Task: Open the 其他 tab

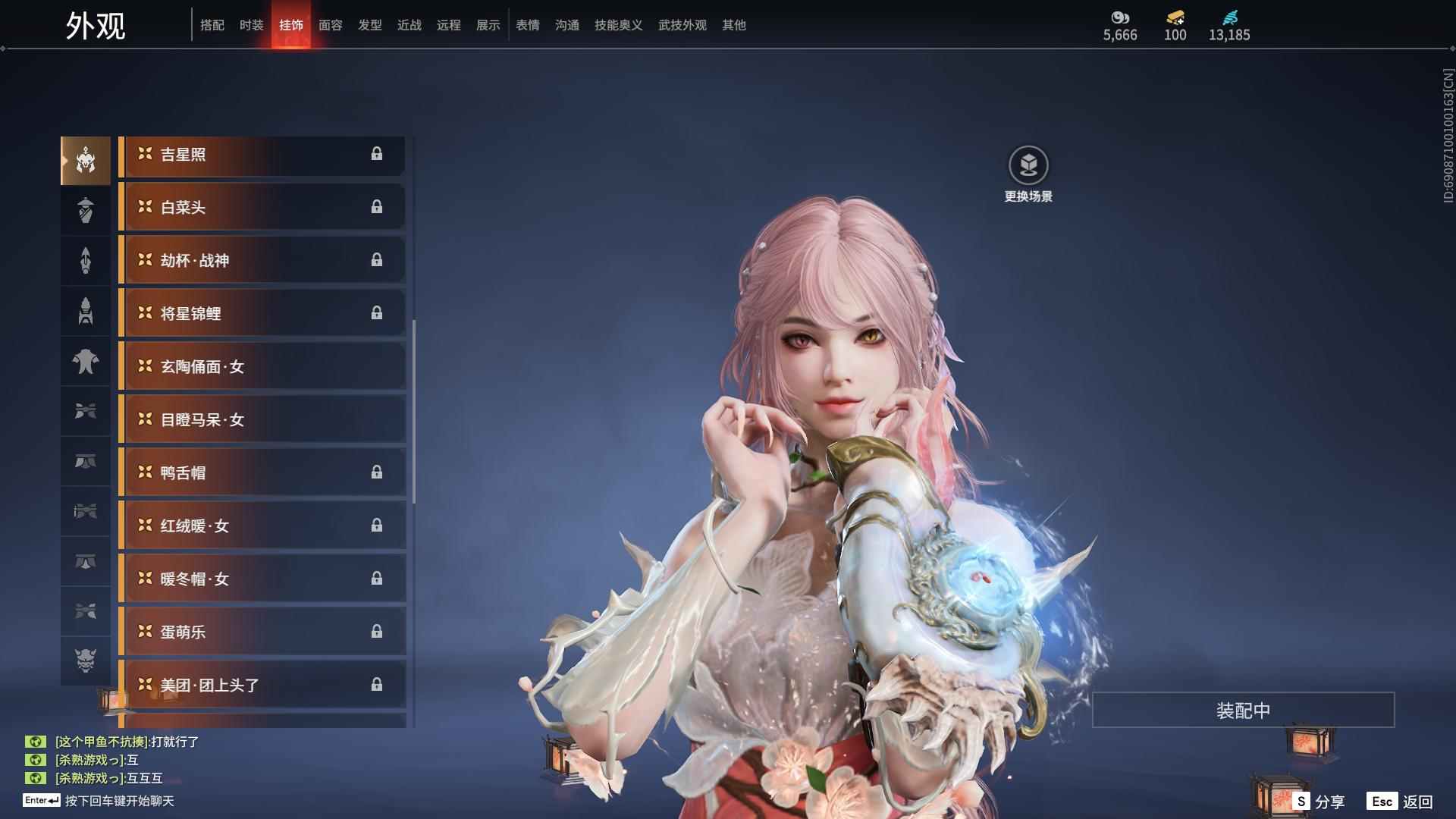Action: pyautogui.click(x=733, y=25)
